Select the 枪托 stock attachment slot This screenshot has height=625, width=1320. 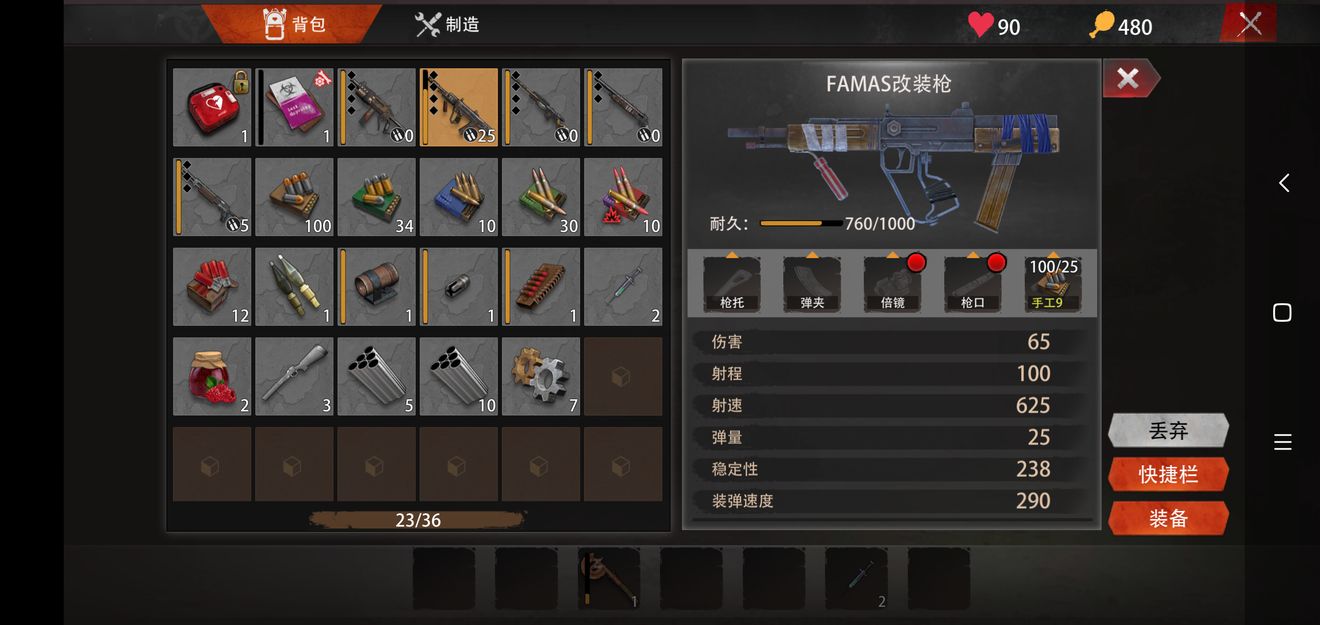coord(732,284)
